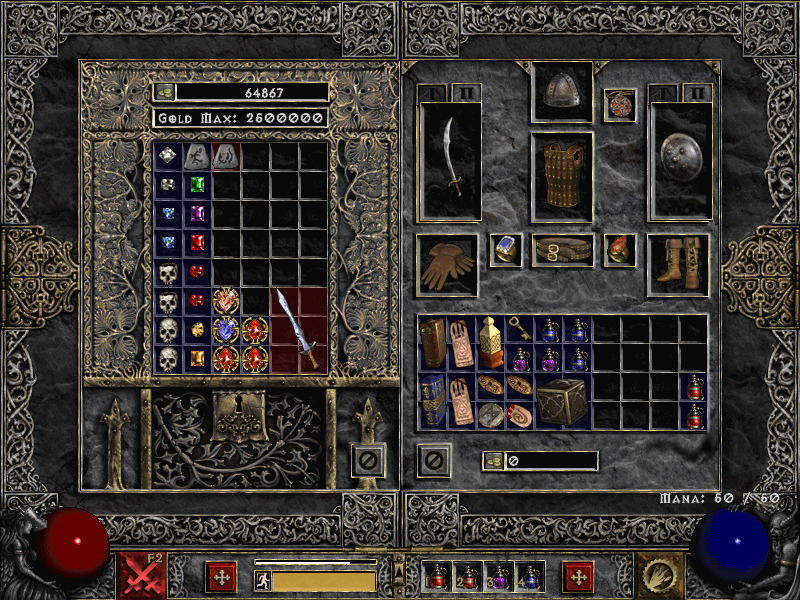Click the stash gold withdraw button
The height and width of the screenshot is (600, 800).
click(x=164, y=92)
